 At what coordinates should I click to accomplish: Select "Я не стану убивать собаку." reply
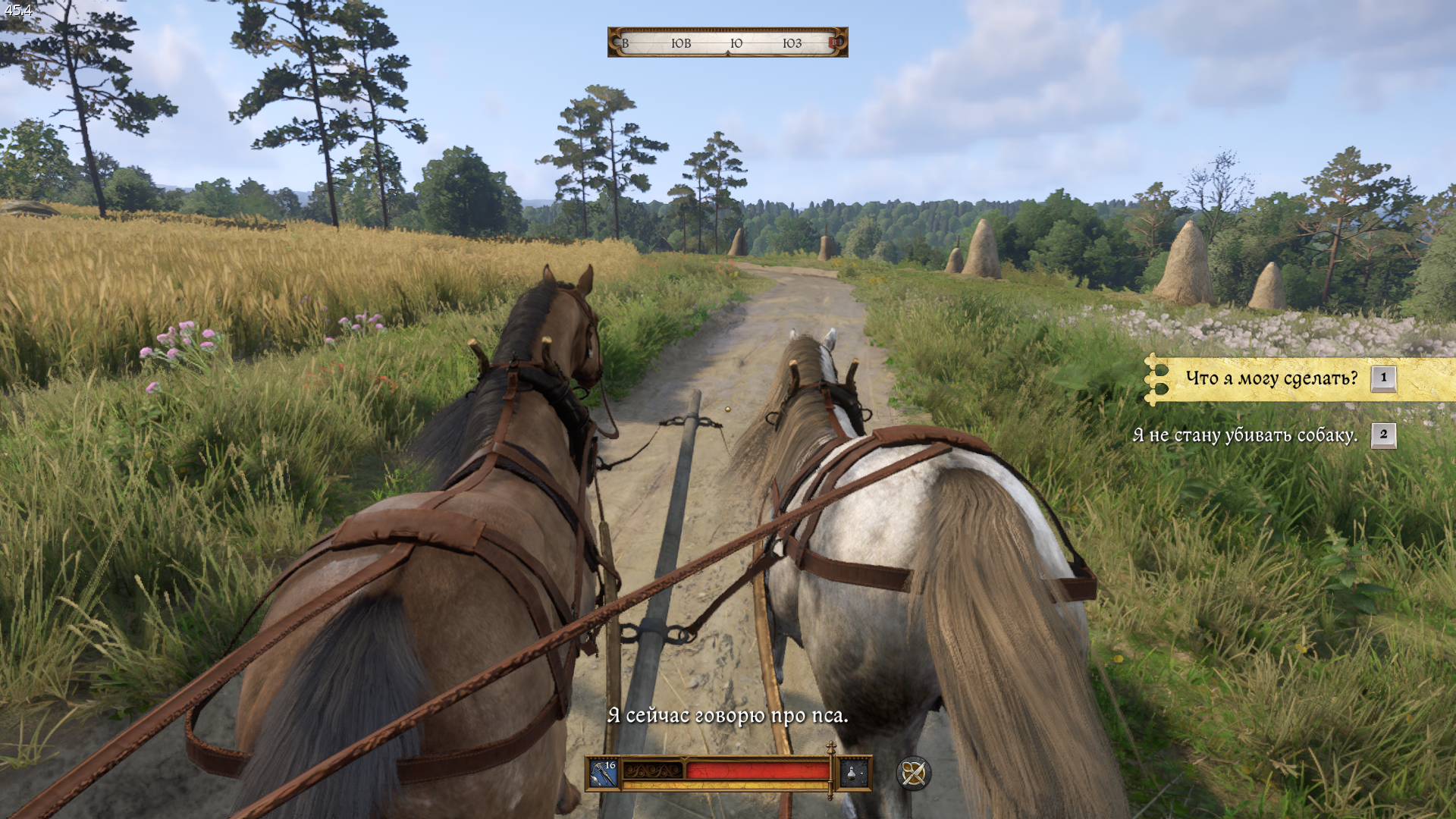coord(1245,435)
